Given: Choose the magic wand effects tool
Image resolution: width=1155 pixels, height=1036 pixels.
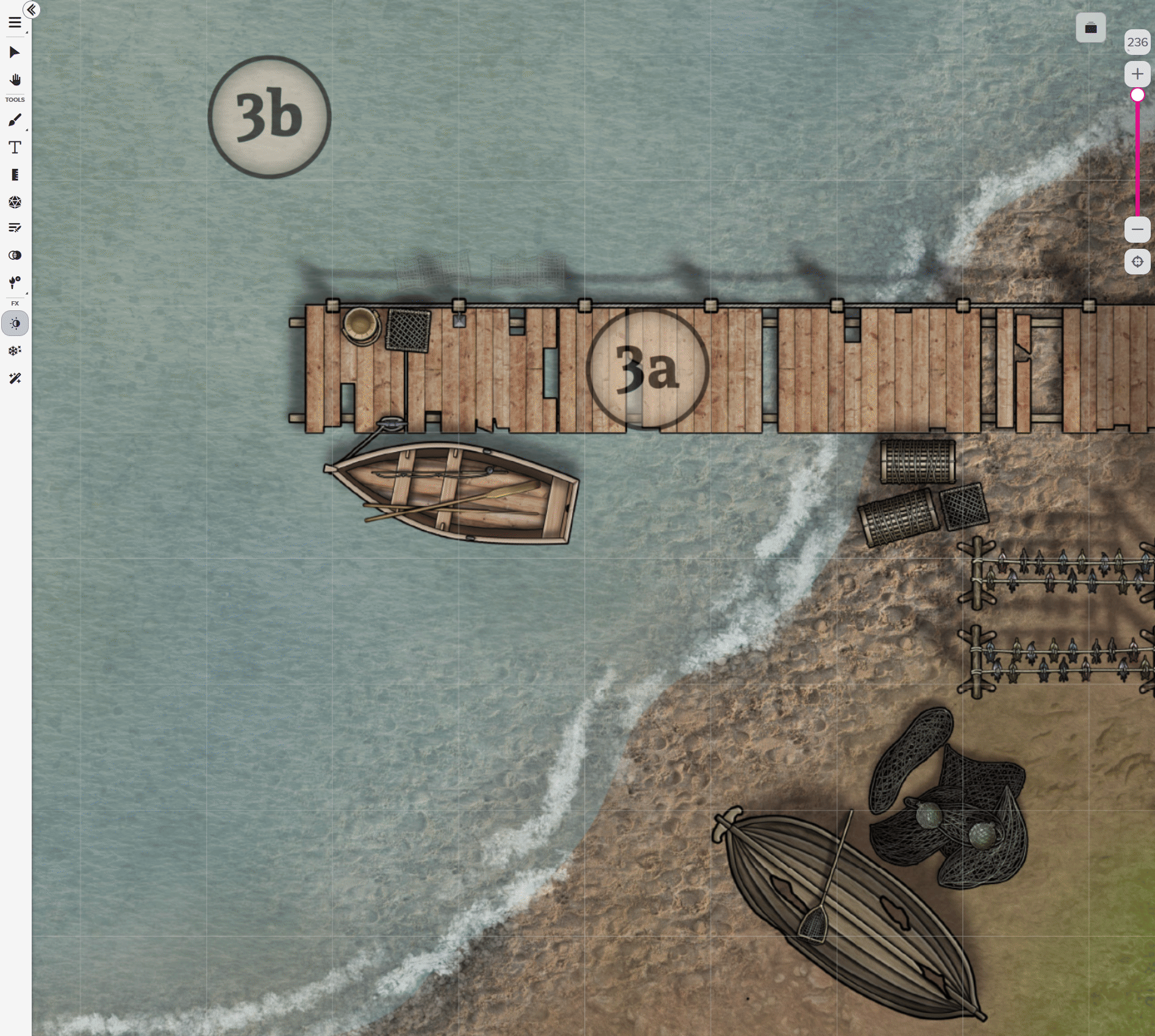Looking at the screenshot, I should (x=15, y=379).
